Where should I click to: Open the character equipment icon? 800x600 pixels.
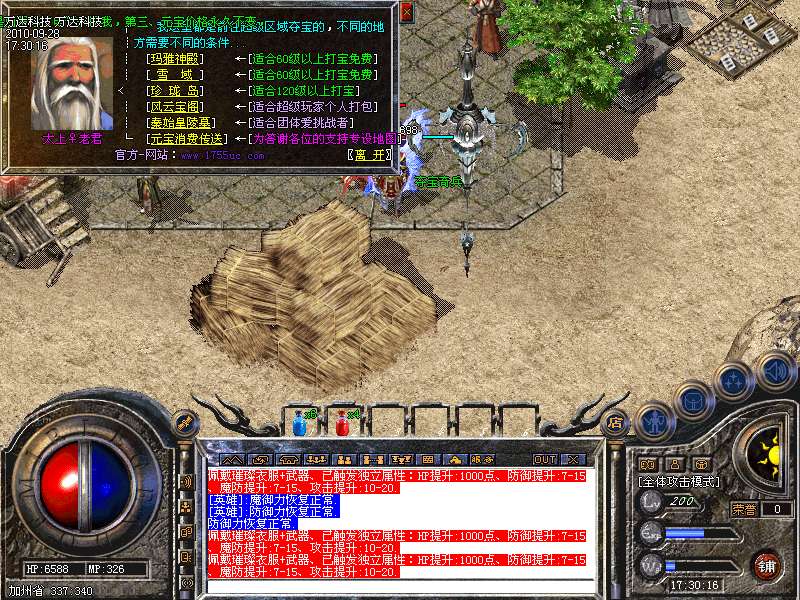coord(654,420)
